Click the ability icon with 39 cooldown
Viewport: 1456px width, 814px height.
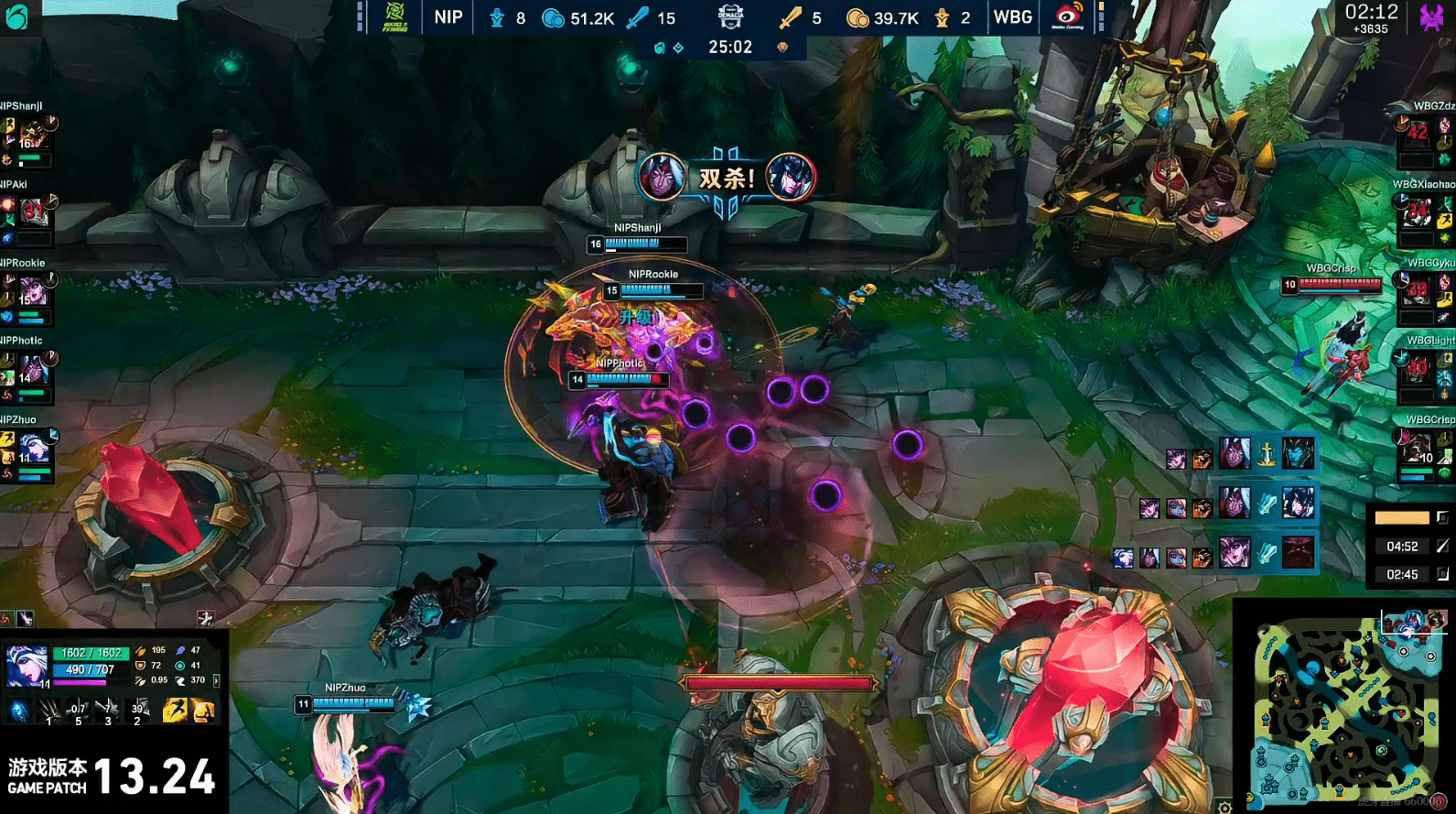tap(139, 710)
